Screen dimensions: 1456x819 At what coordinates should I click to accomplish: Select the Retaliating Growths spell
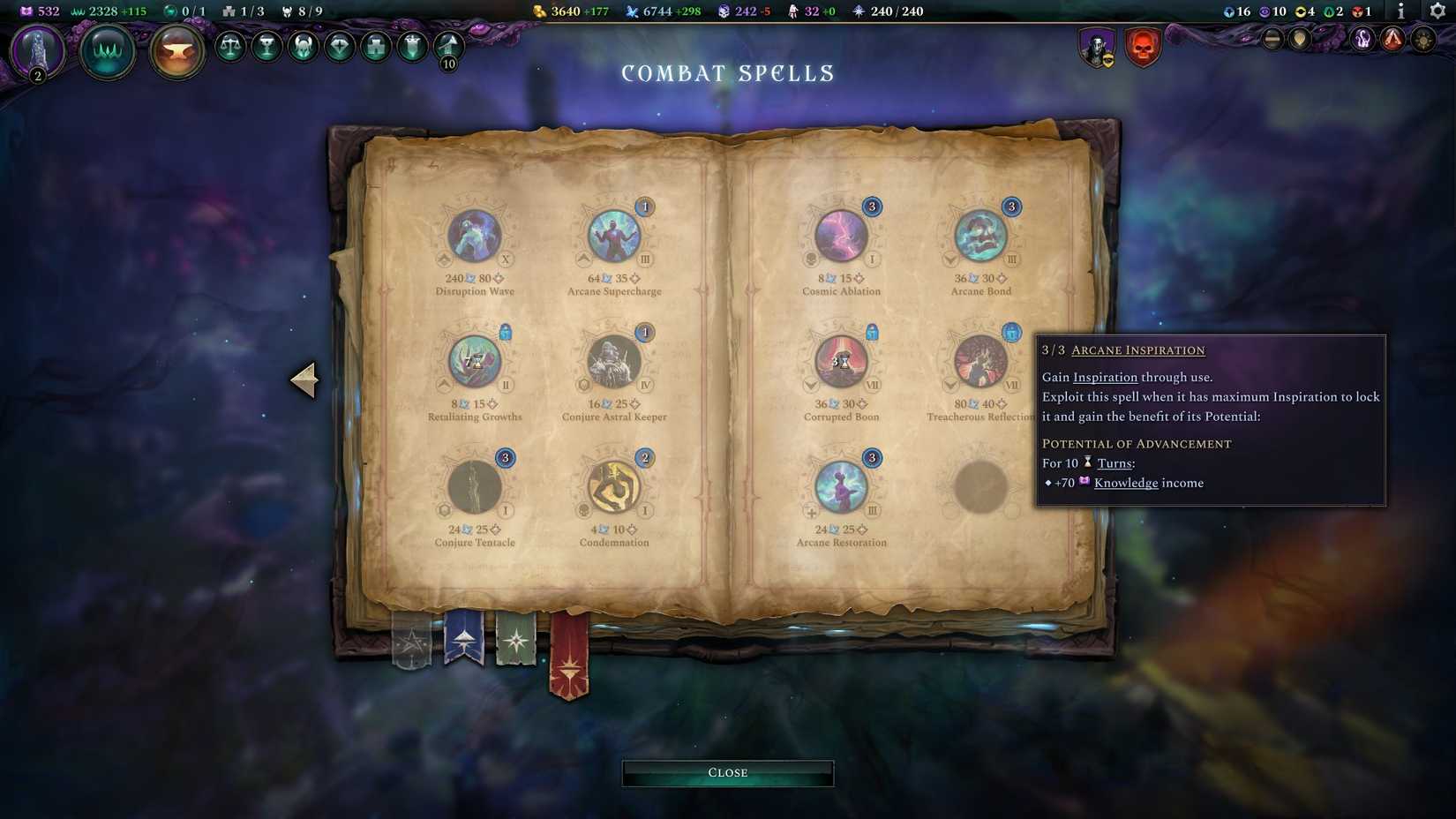475,362
